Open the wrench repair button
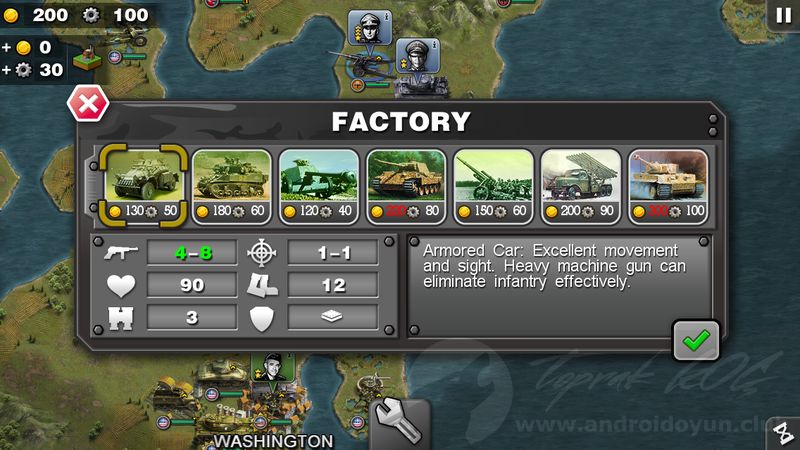Viewport: 800px width, 450px height. [399, 423]
